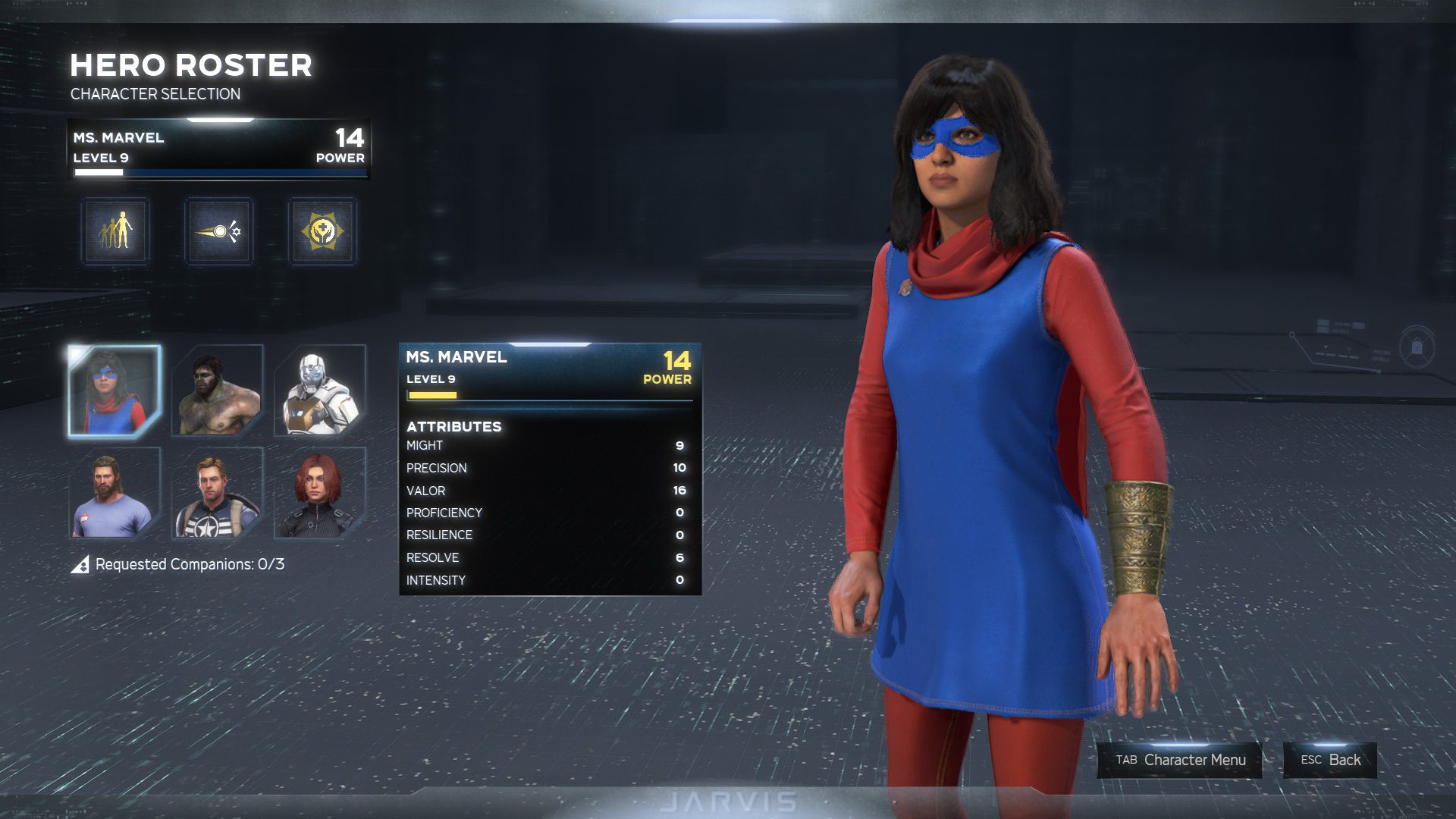The width and height of the screenshot is (1456, 819).
Task: Select the Thor hero portrait
Action: click(x=115, y=494)
